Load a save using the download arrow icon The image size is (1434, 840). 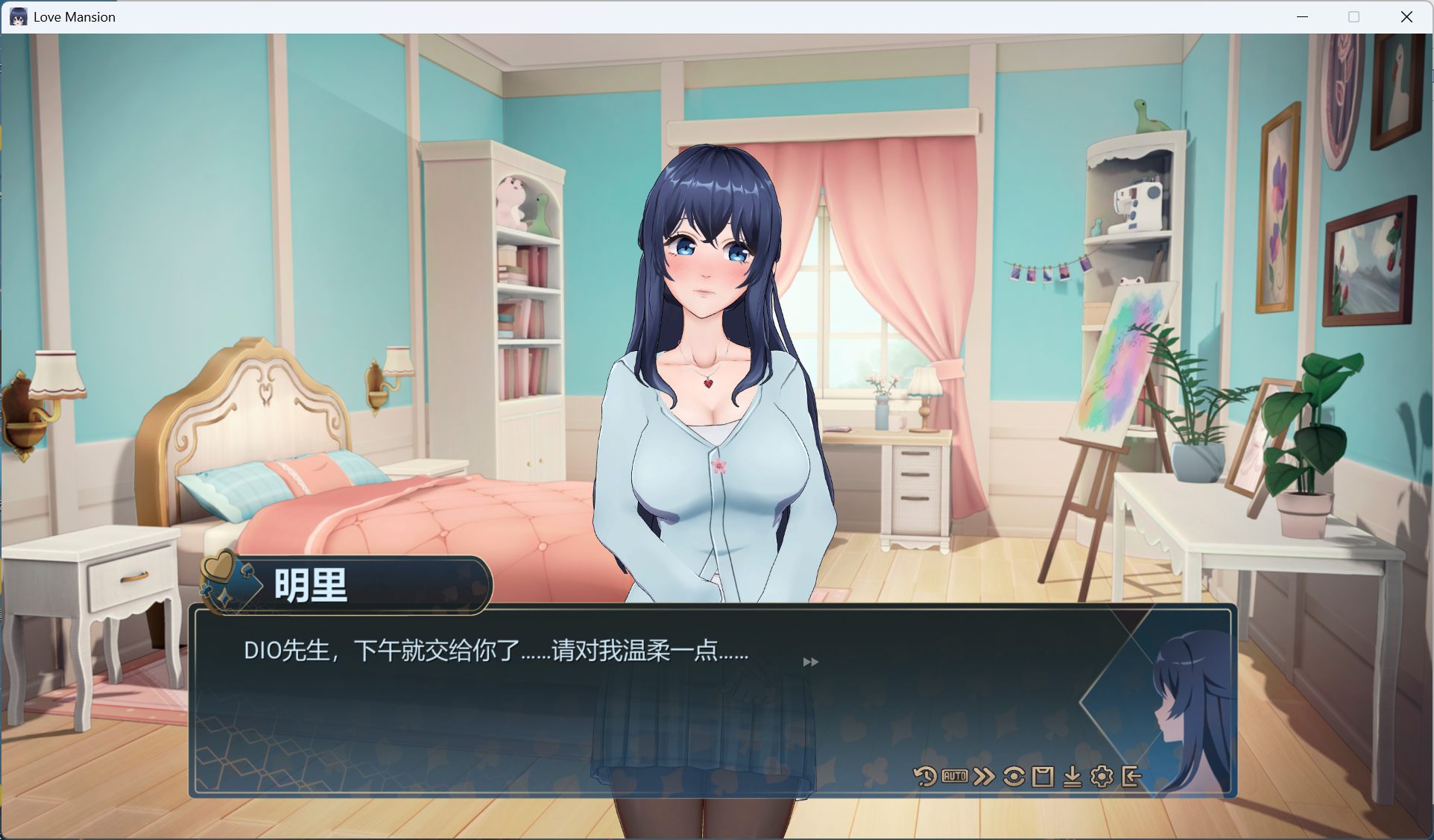pos(1072,775)
